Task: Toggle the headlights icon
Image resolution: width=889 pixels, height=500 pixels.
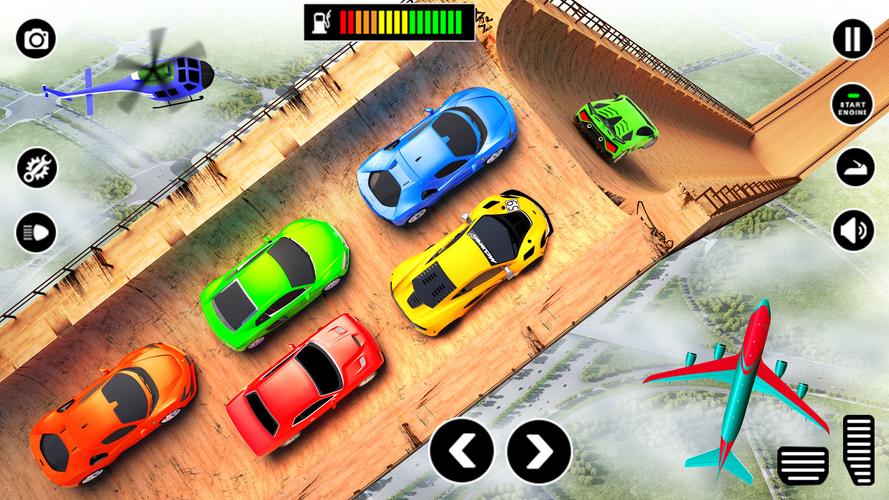Action: (36, 233)
